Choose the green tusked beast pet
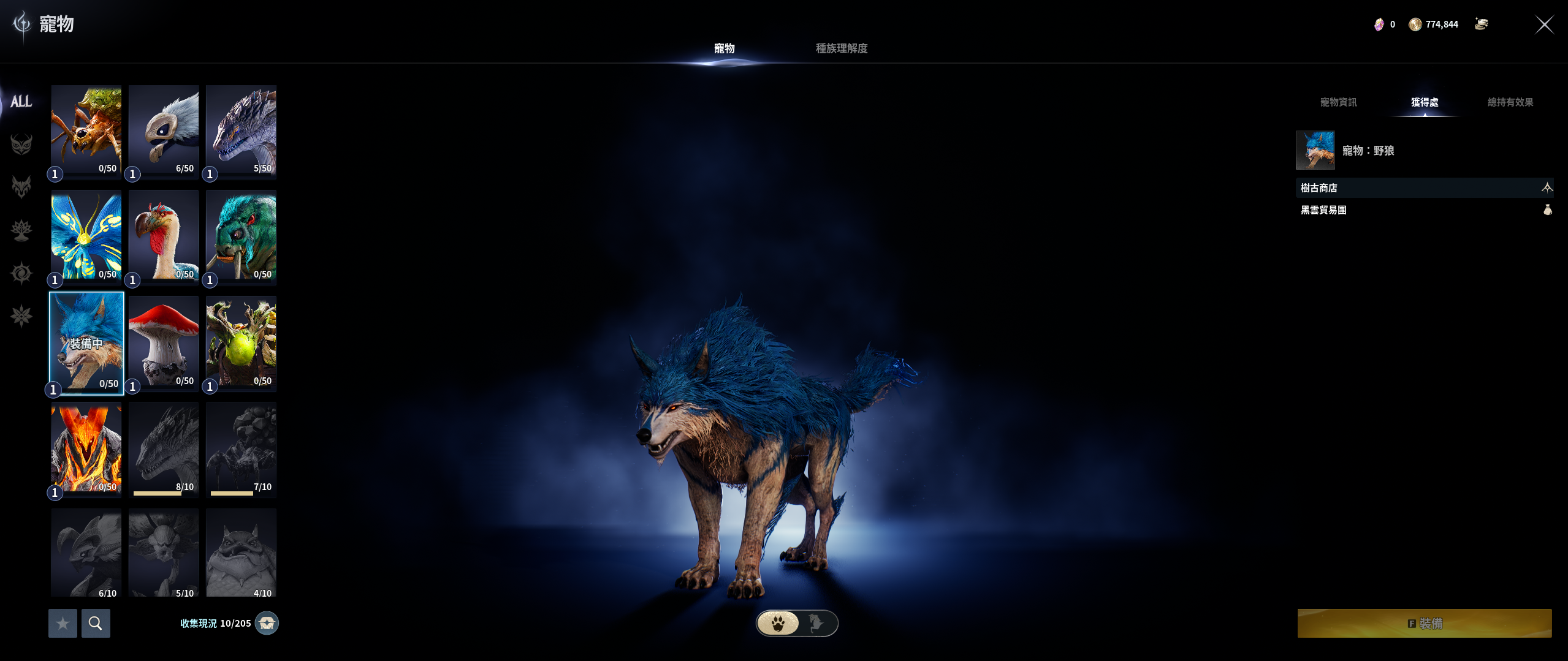Image resolution: width=1568 pixels, height=661 pixels. (241, 236)
